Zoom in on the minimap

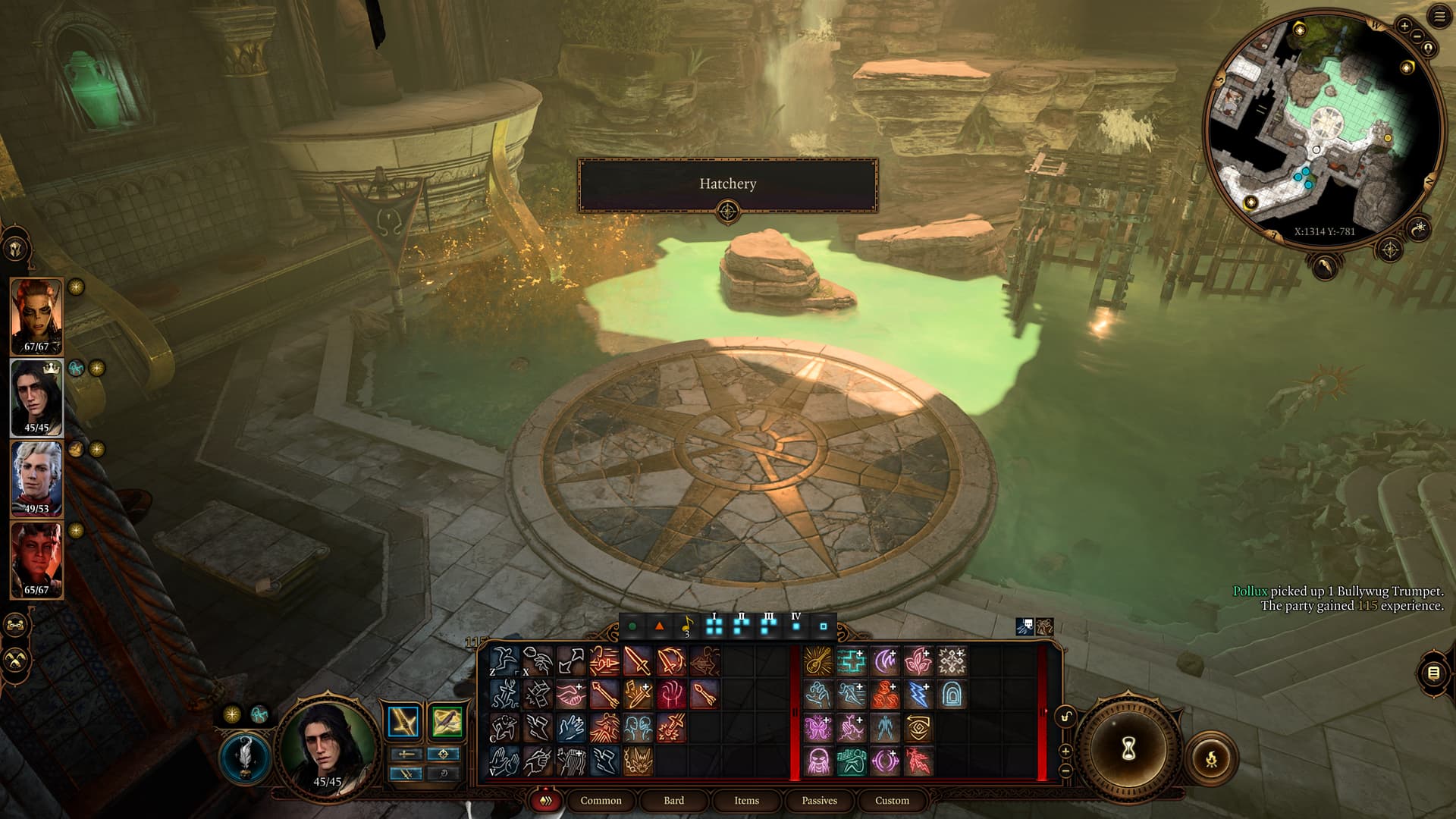point(1404,27)
